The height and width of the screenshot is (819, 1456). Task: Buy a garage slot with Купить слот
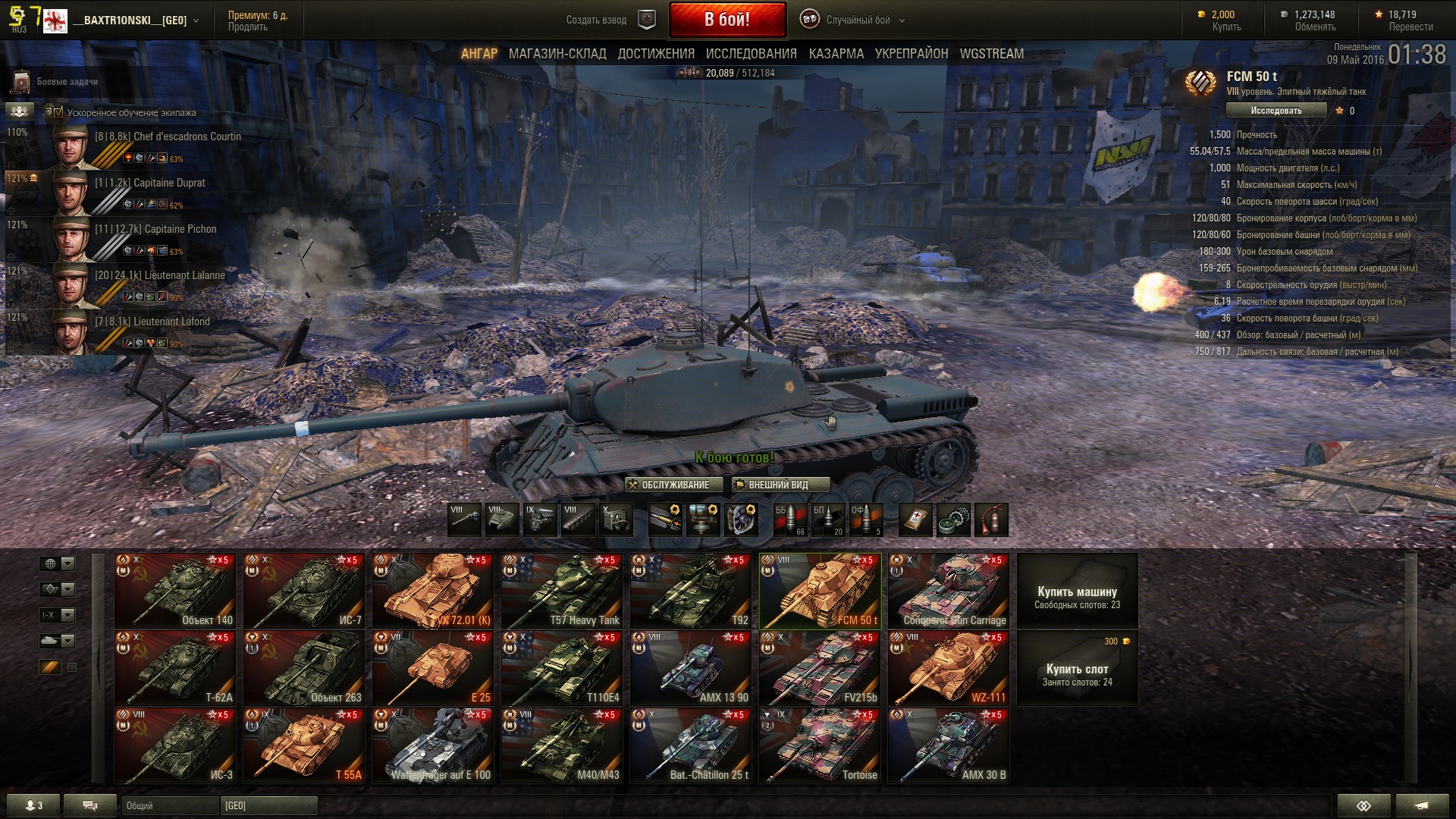point(1077,670)
